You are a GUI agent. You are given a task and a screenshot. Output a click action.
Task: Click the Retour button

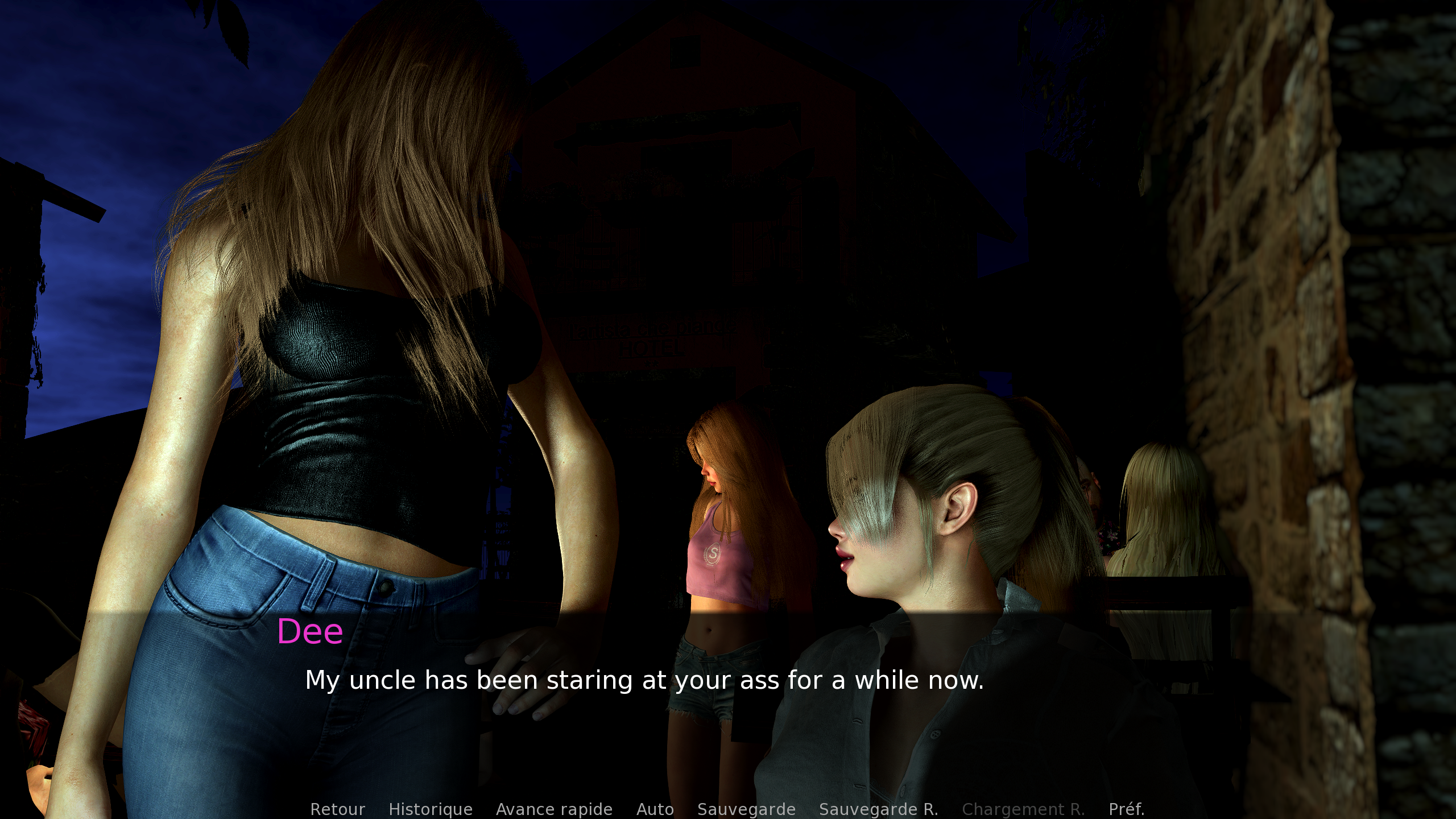point(337,809)
